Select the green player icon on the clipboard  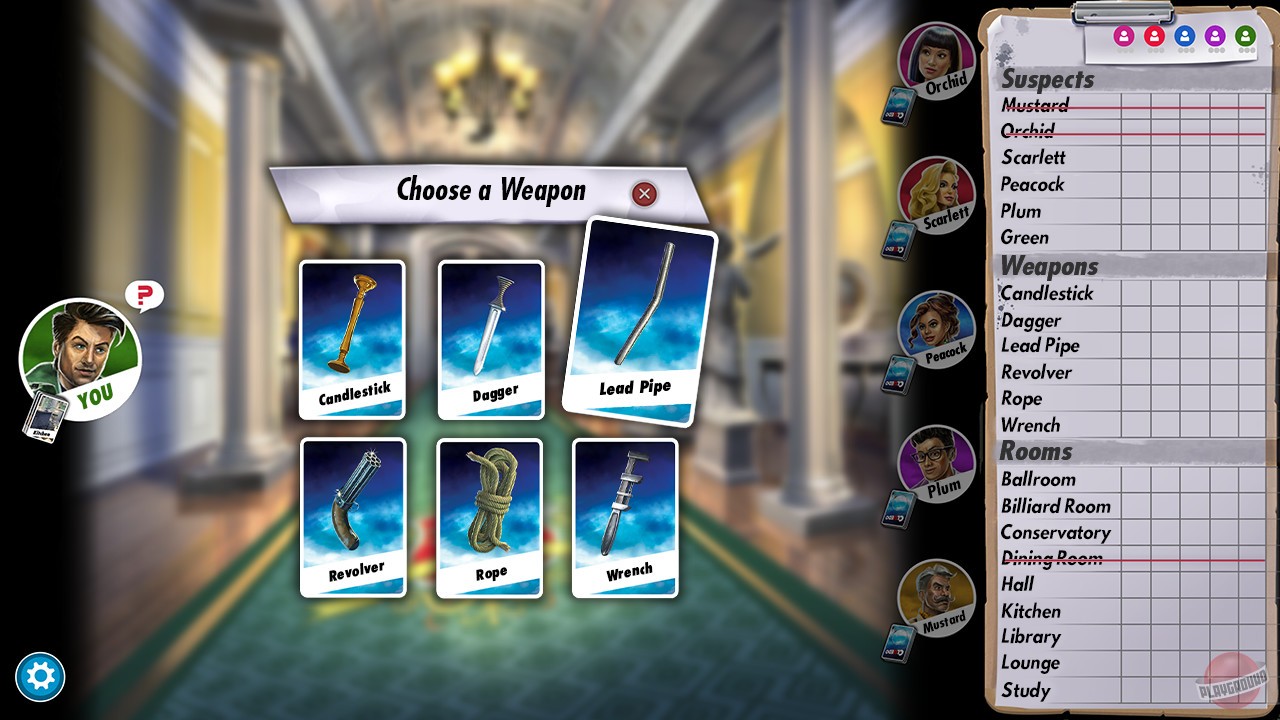click(1247, 35)
